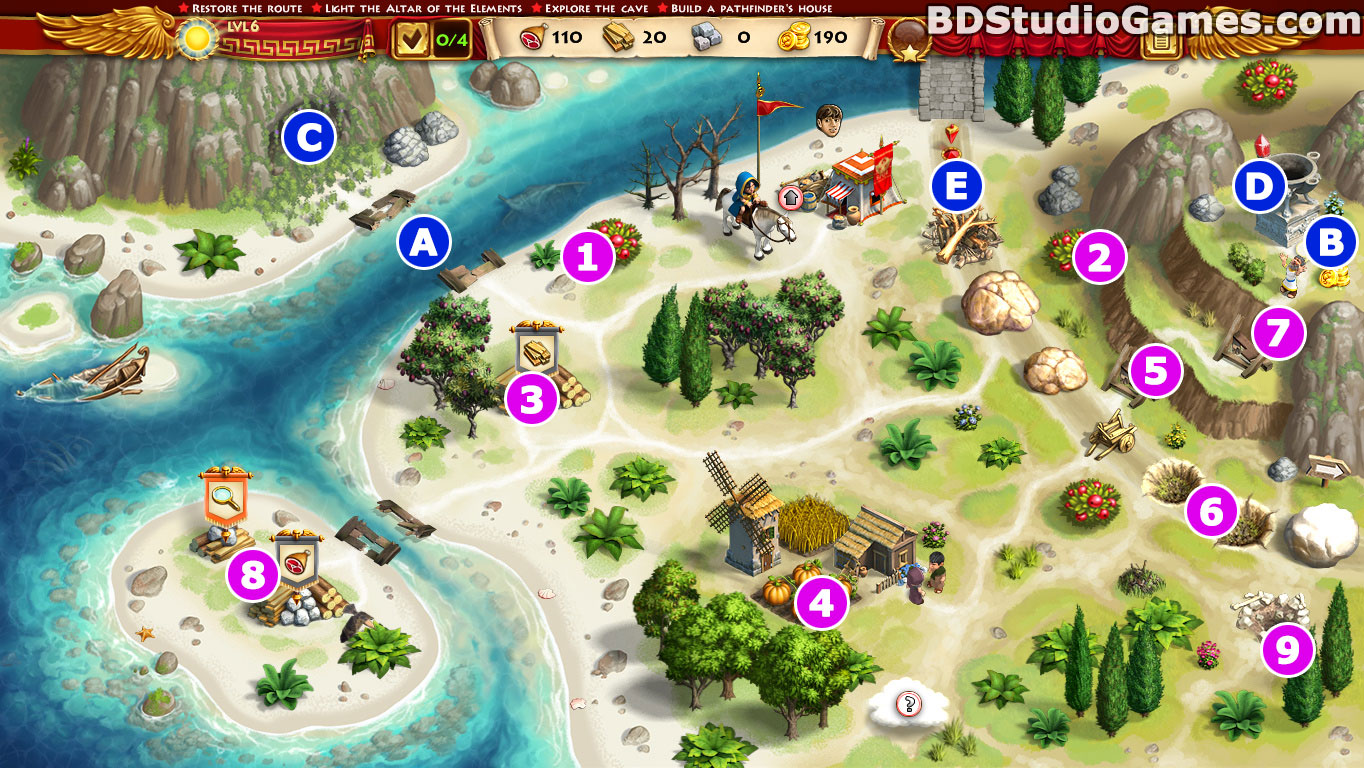Click the sun level indicator icon
Screen dimensions: 1364x768
click(192, 39)
